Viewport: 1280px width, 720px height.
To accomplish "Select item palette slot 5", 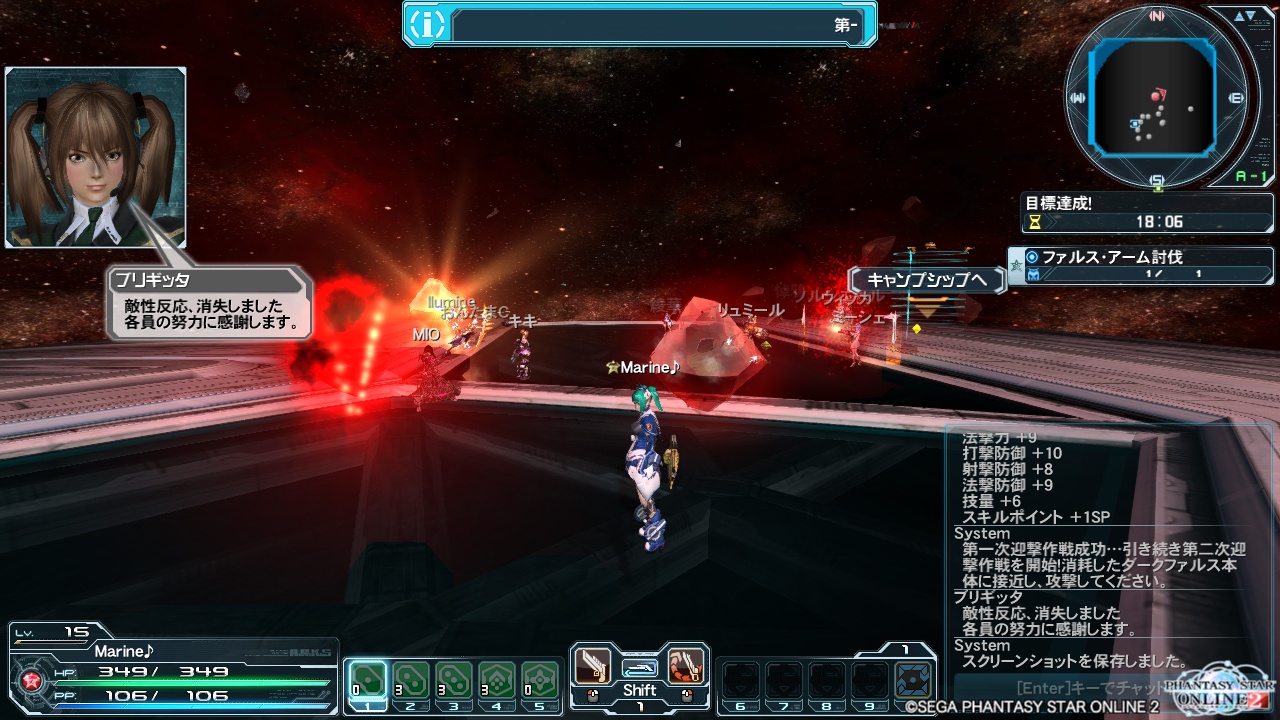I will (x=539, y=680).
